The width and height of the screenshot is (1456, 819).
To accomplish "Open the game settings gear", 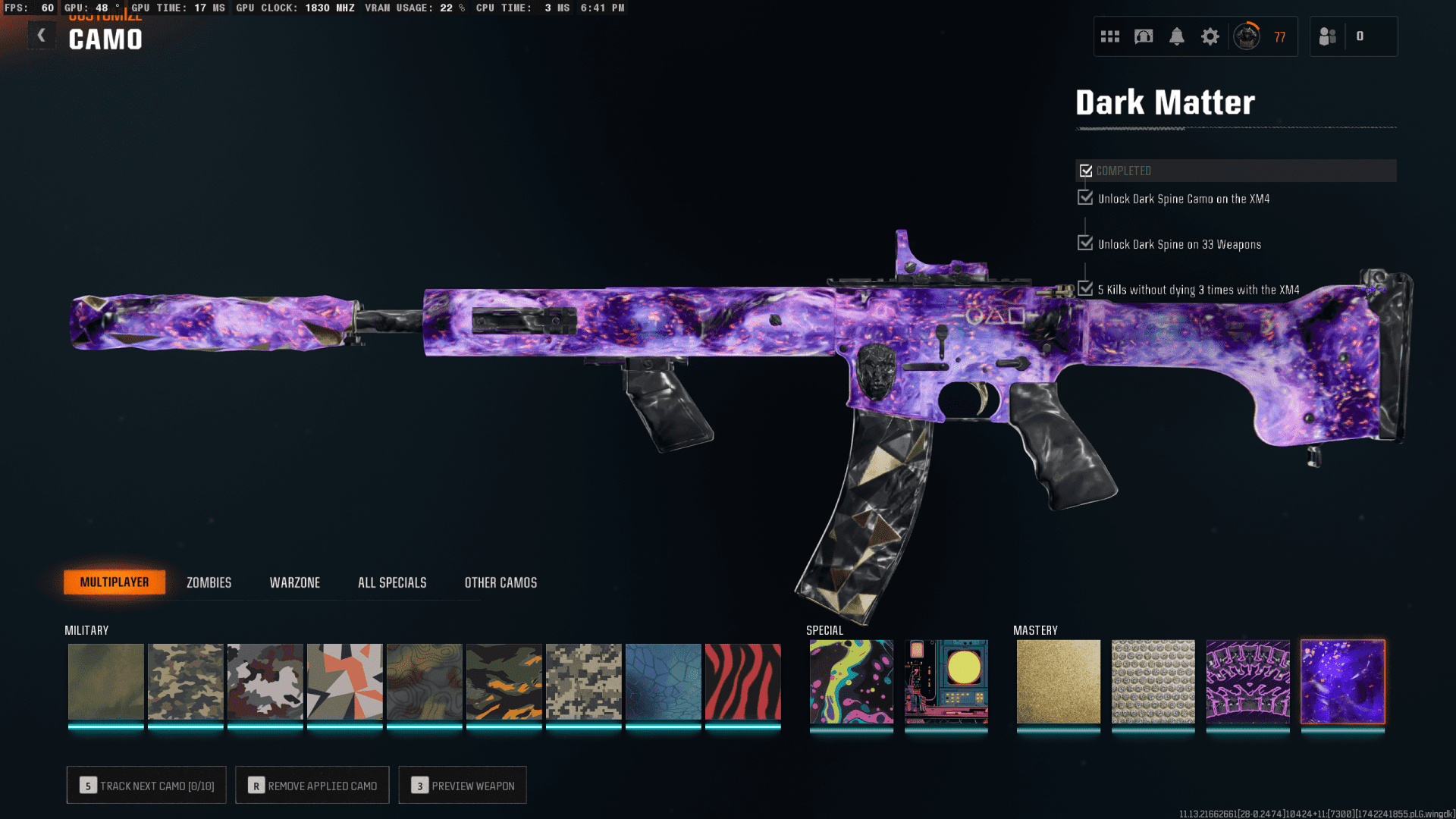I will tap(1210, 36).
